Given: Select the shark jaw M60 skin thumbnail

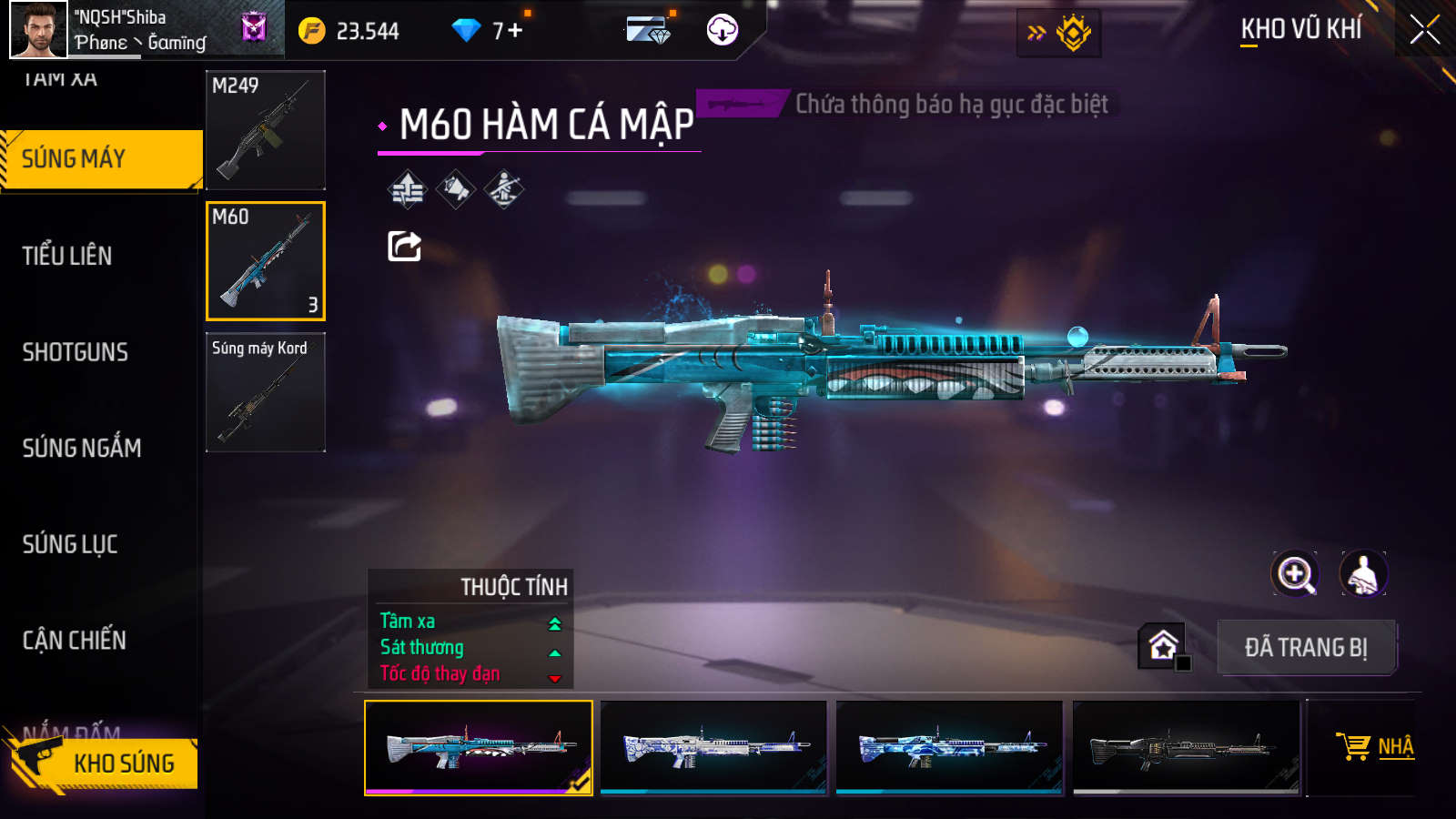Looking at the screenshot, I should (478, 747).
